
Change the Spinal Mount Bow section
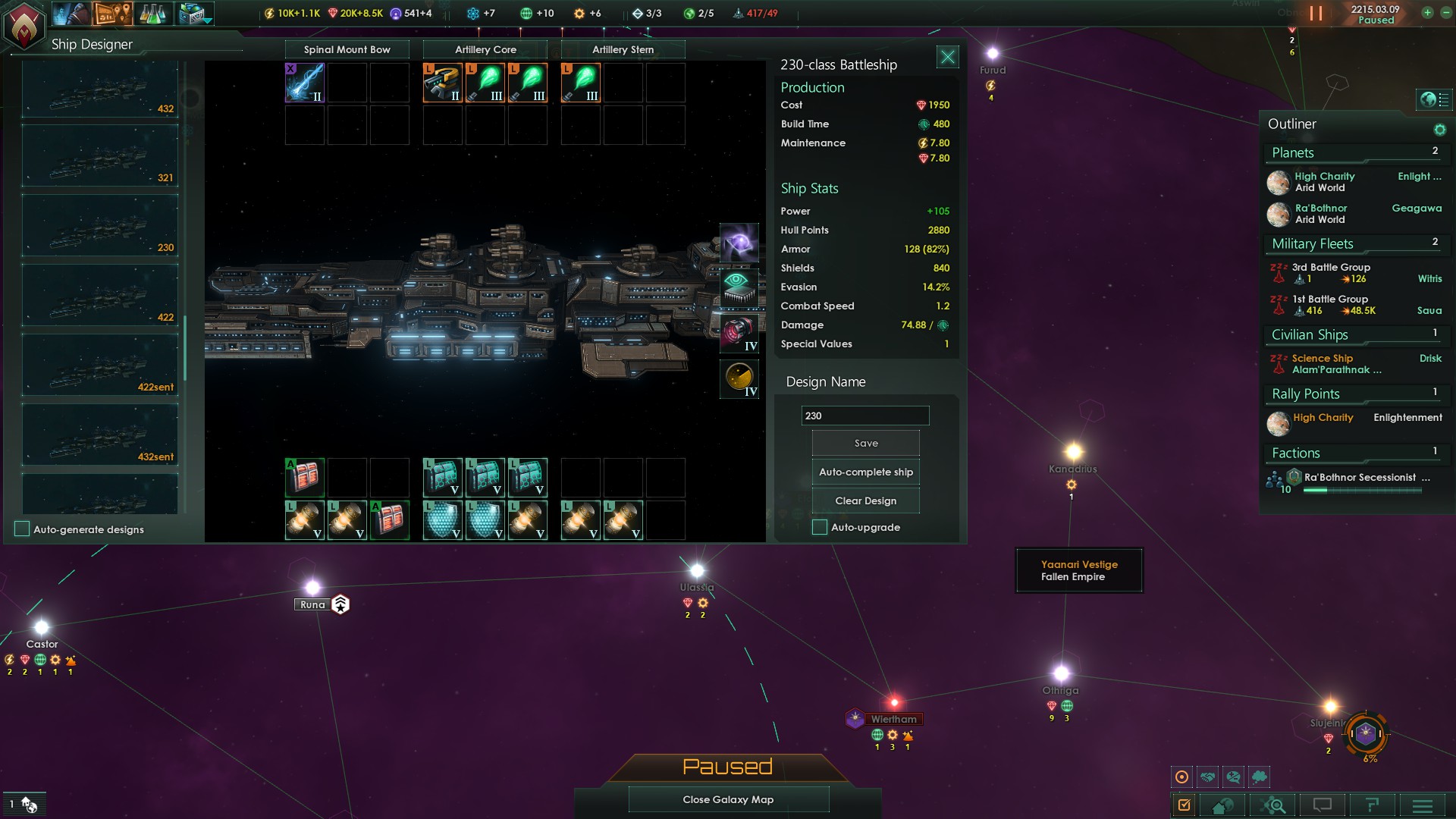[347, 50]
